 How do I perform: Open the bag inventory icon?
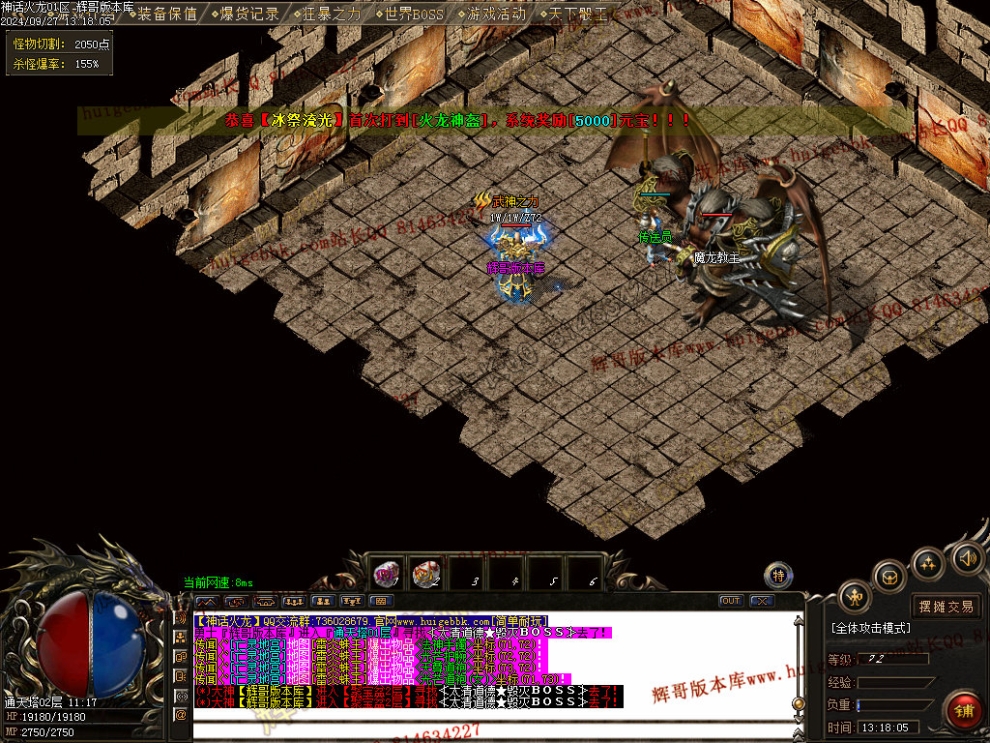(x=889, y=576)
